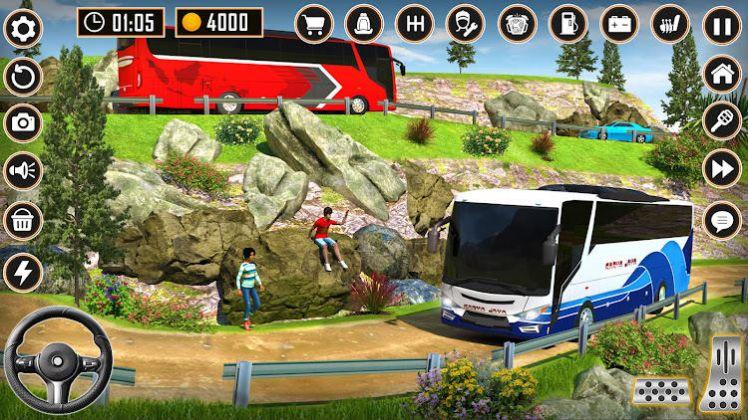Viewport: 748px width, 420px height.
Task: Click the basket icon button
Action: click(x=22, y=221)
